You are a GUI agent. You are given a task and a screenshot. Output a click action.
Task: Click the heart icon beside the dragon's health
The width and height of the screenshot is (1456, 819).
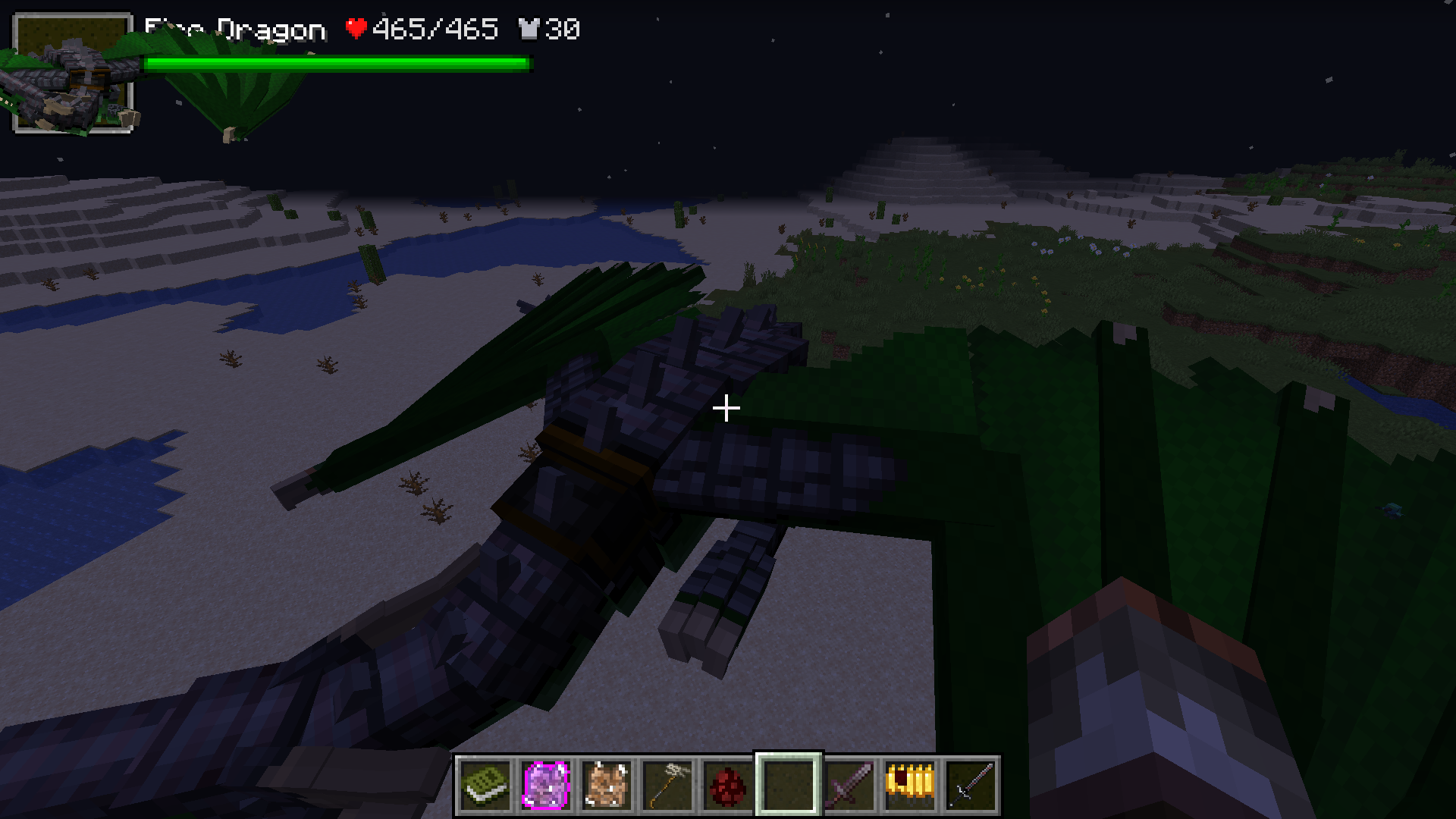pyautogui.click(x=356, y=29)
